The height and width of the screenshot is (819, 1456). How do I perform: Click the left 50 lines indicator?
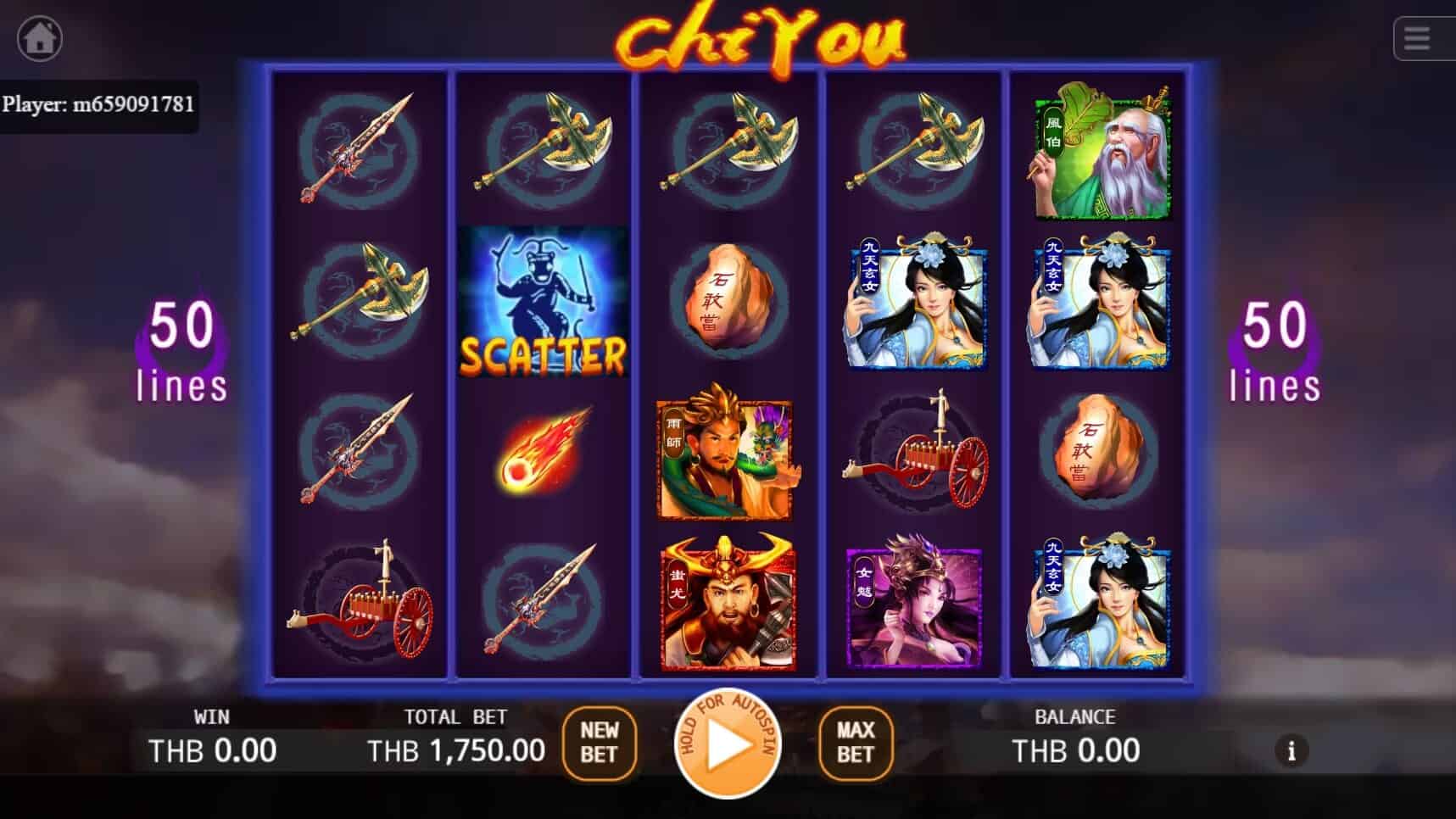coord(181,352)
